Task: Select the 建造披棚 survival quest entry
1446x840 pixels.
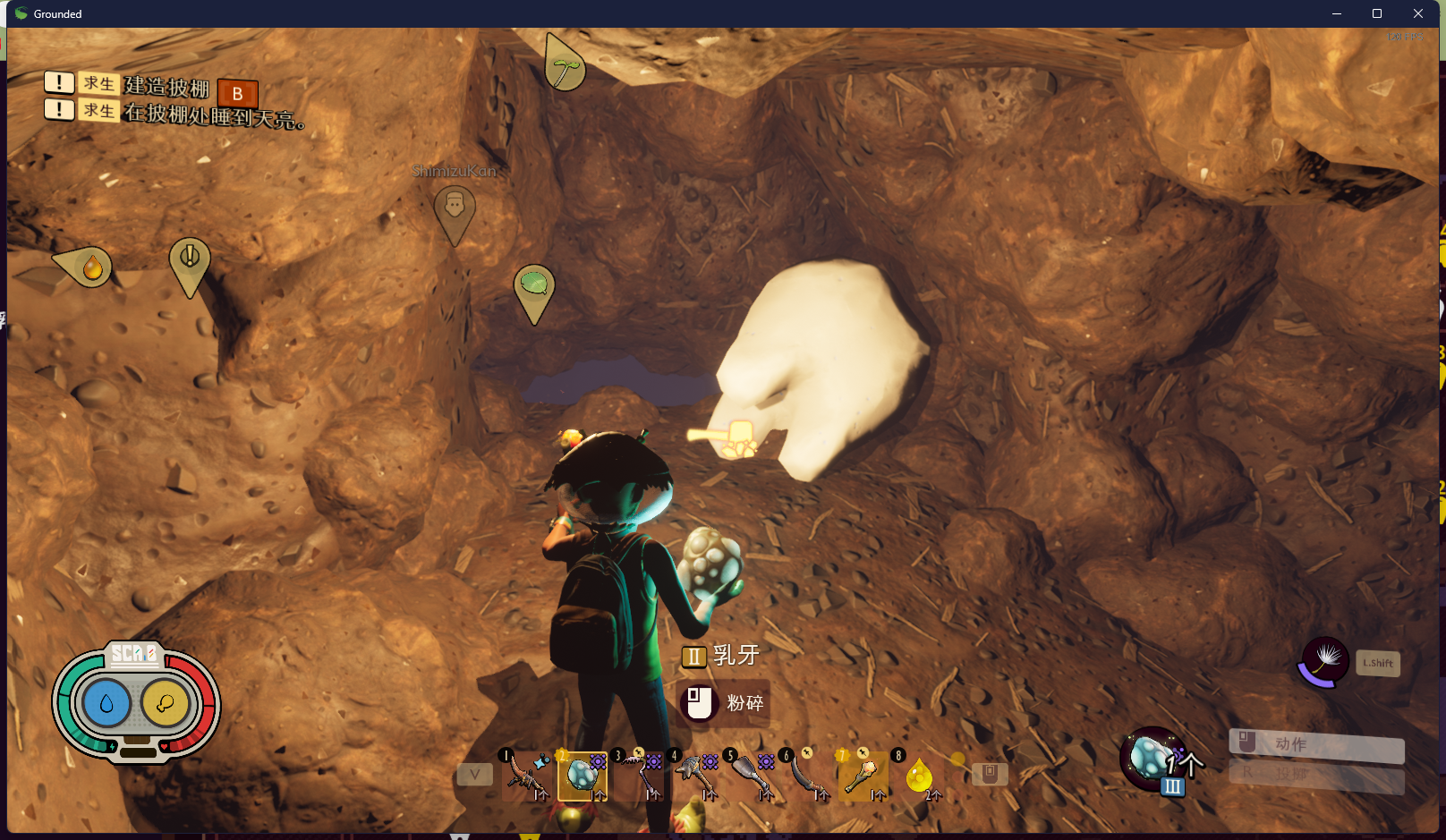Action: point(166,86)
